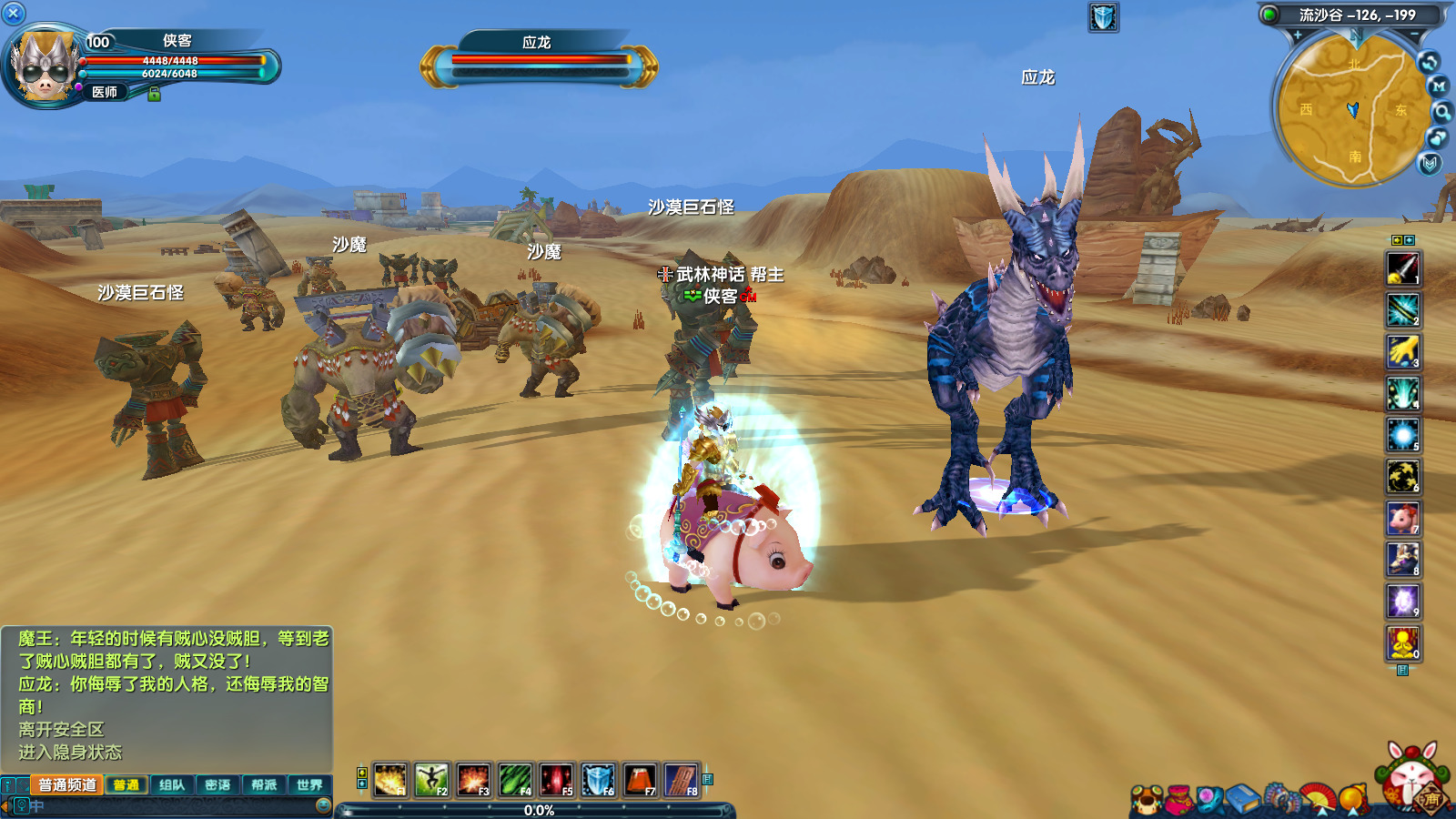1456x819 pixels.
Task: Zoom out the minimap with minus button
Action: [x=1414, y=35]
